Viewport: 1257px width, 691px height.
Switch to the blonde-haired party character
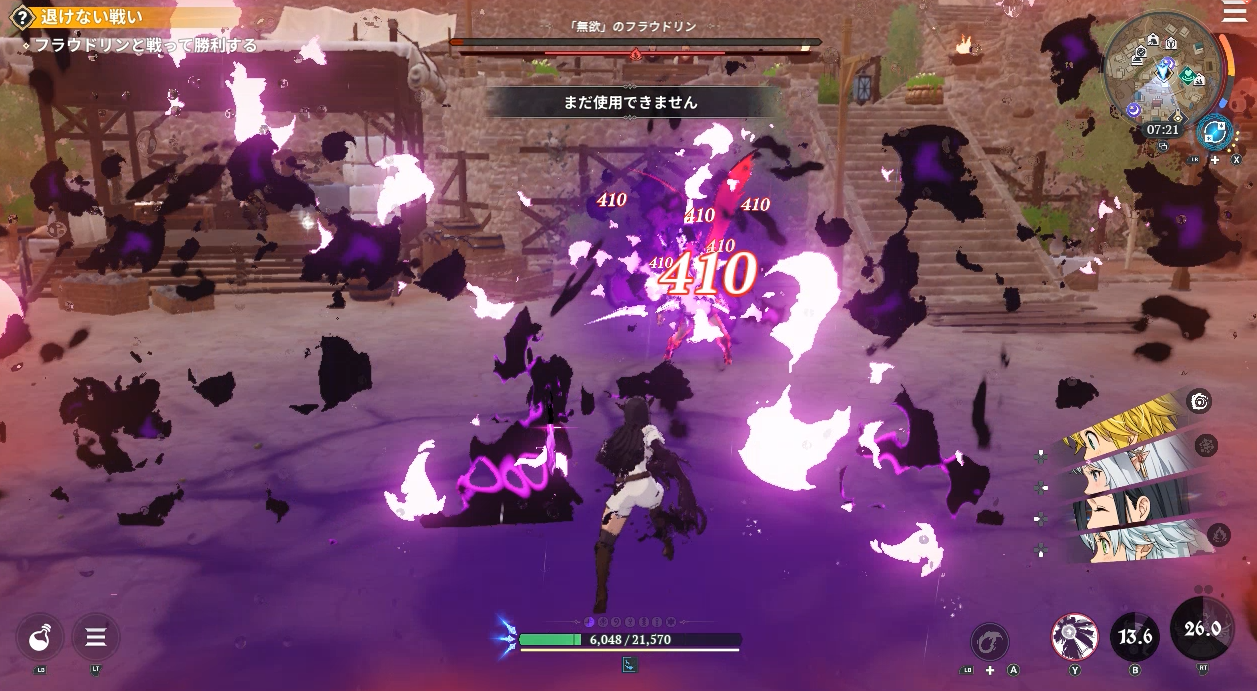pyautogui.click(x=1118, y=431)
